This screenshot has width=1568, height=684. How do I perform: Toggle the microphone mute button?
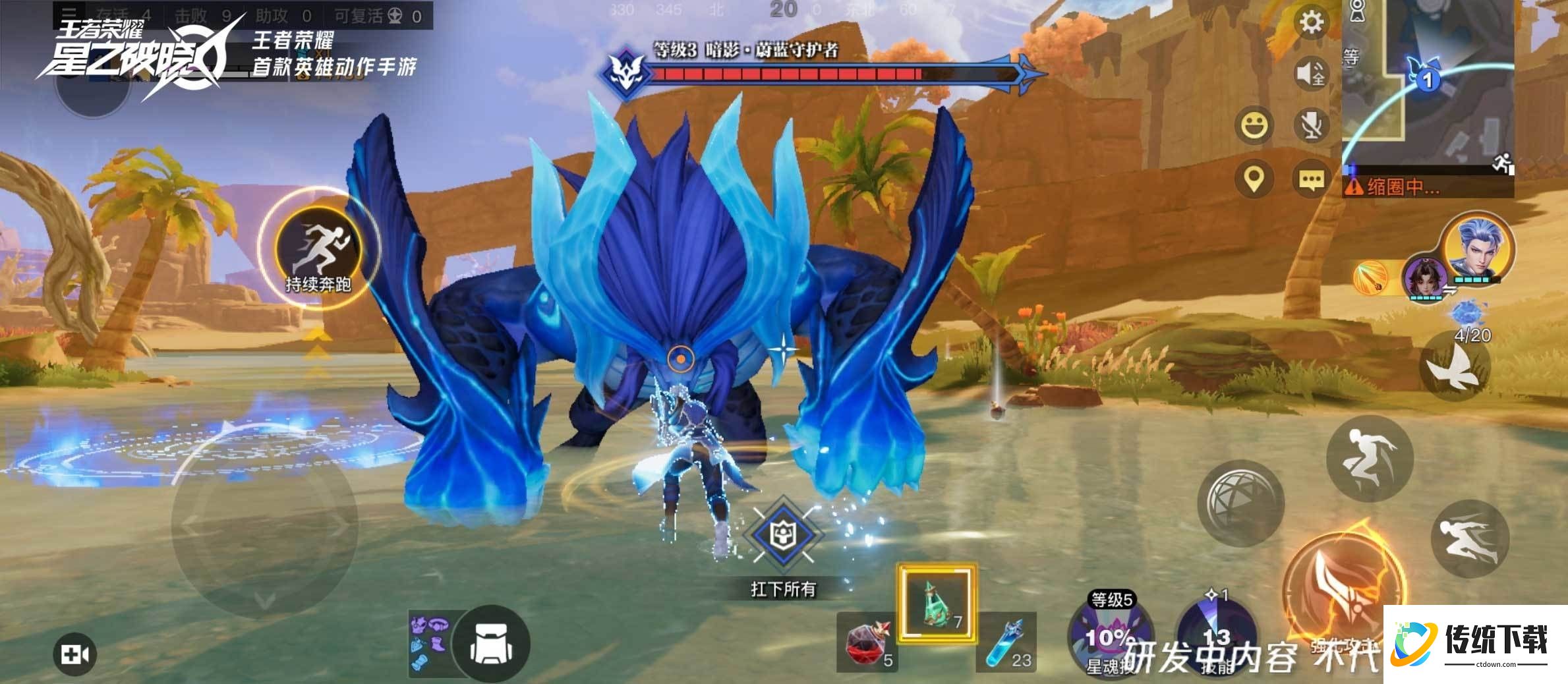tap(1311, 125)
